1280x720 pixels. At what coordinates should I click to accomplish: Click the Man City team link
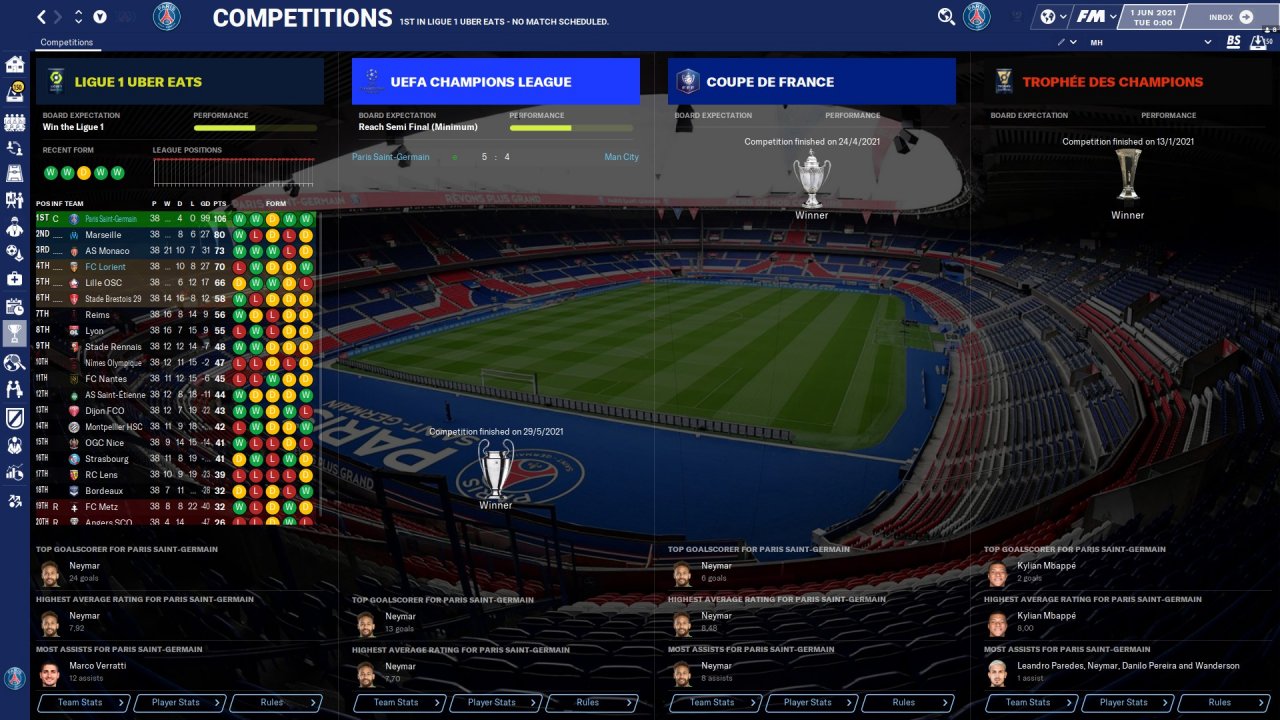621,157
